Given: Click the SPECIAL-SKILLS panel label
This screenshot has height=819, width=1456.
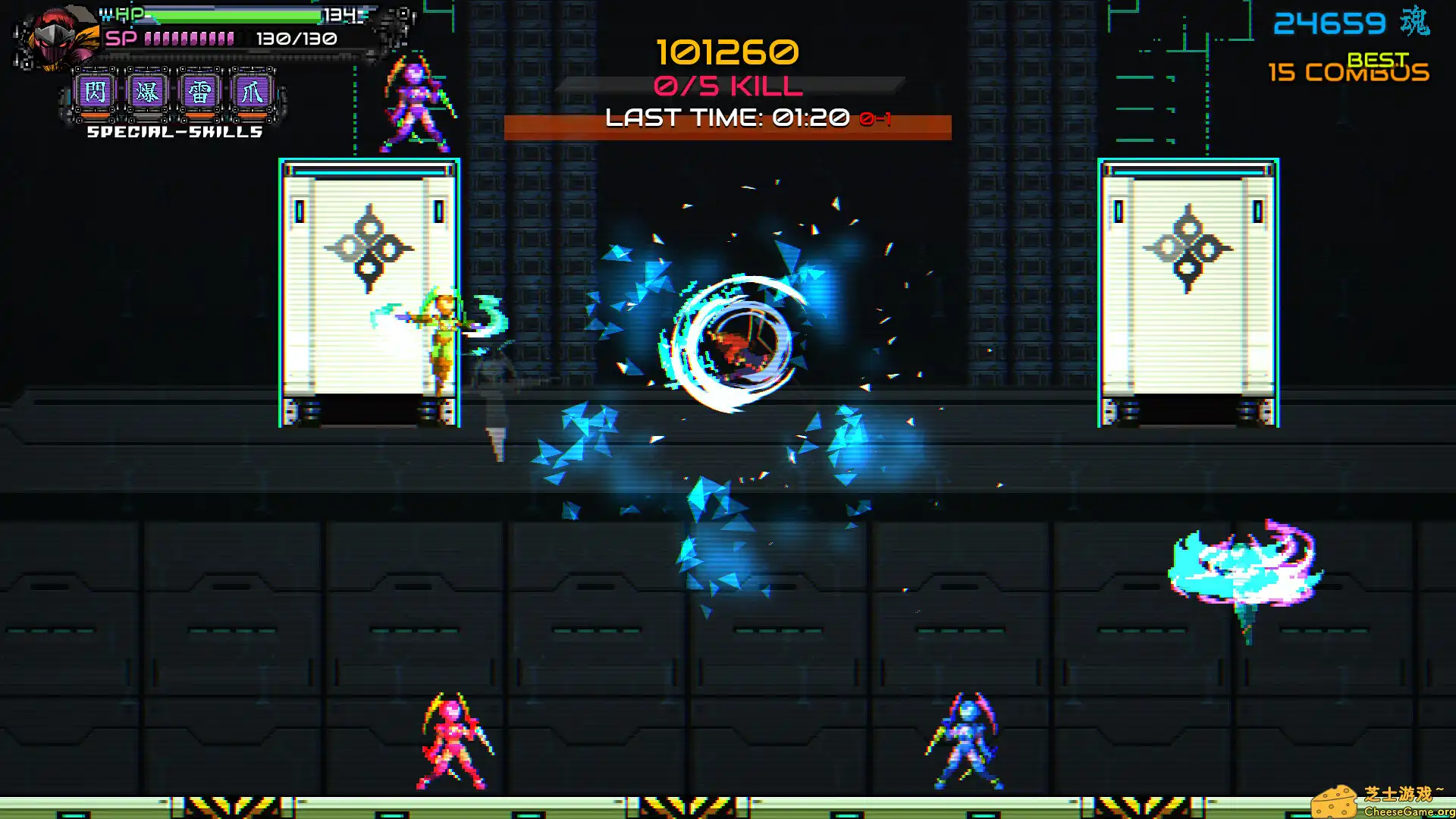Looking at the screenshot, I should 174,132.
